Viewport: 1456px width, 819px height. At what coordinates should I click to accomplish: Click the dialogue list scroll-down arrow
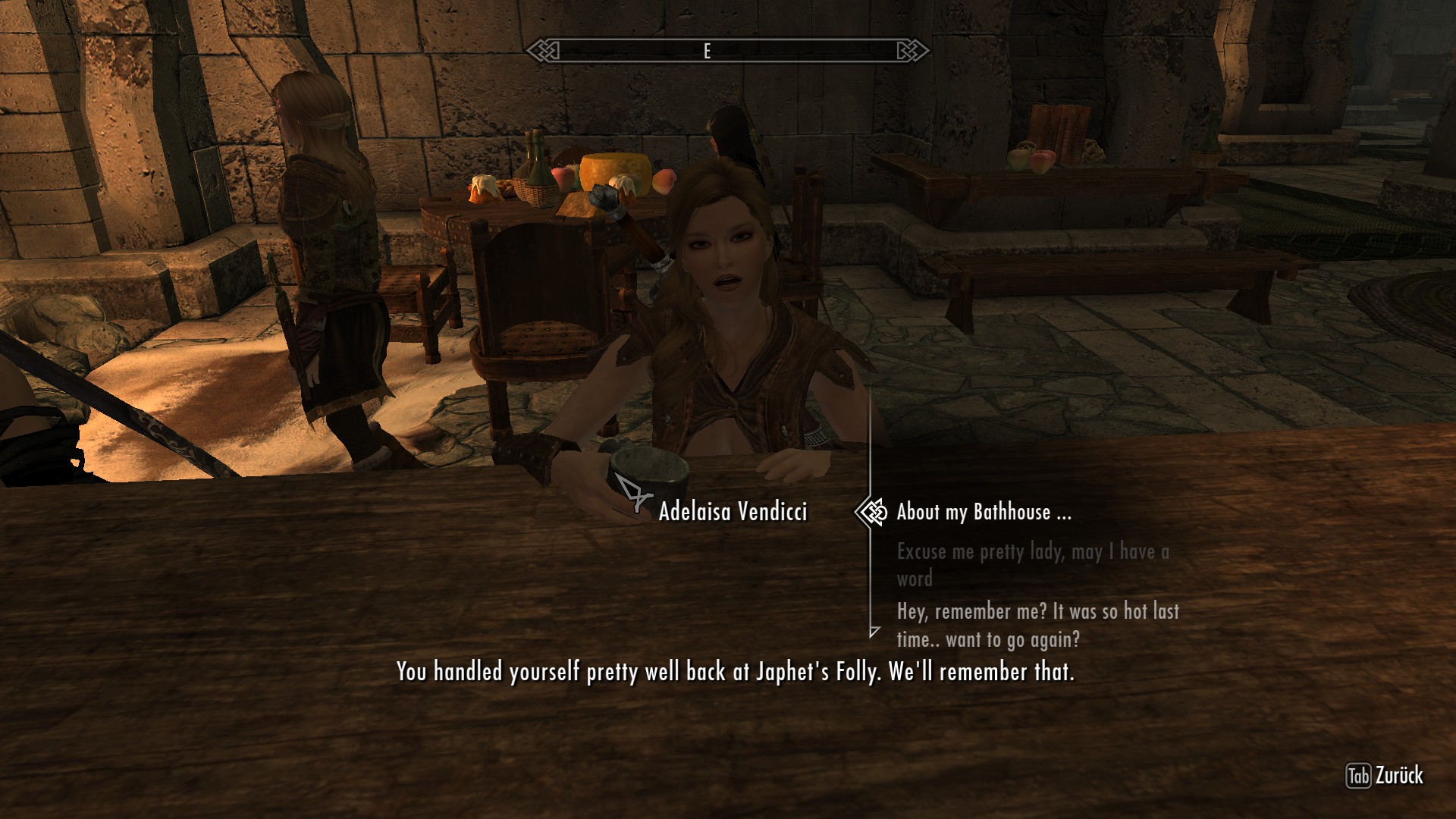874,631
